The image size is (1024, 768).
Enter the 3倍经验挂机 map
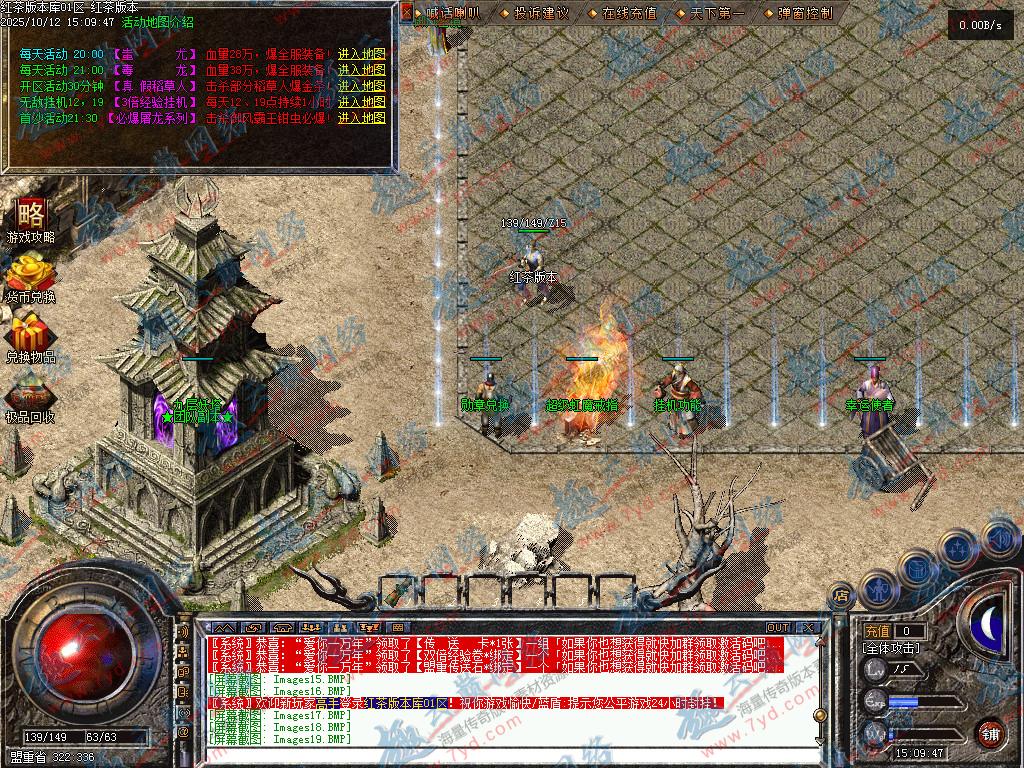coord(361,102)
